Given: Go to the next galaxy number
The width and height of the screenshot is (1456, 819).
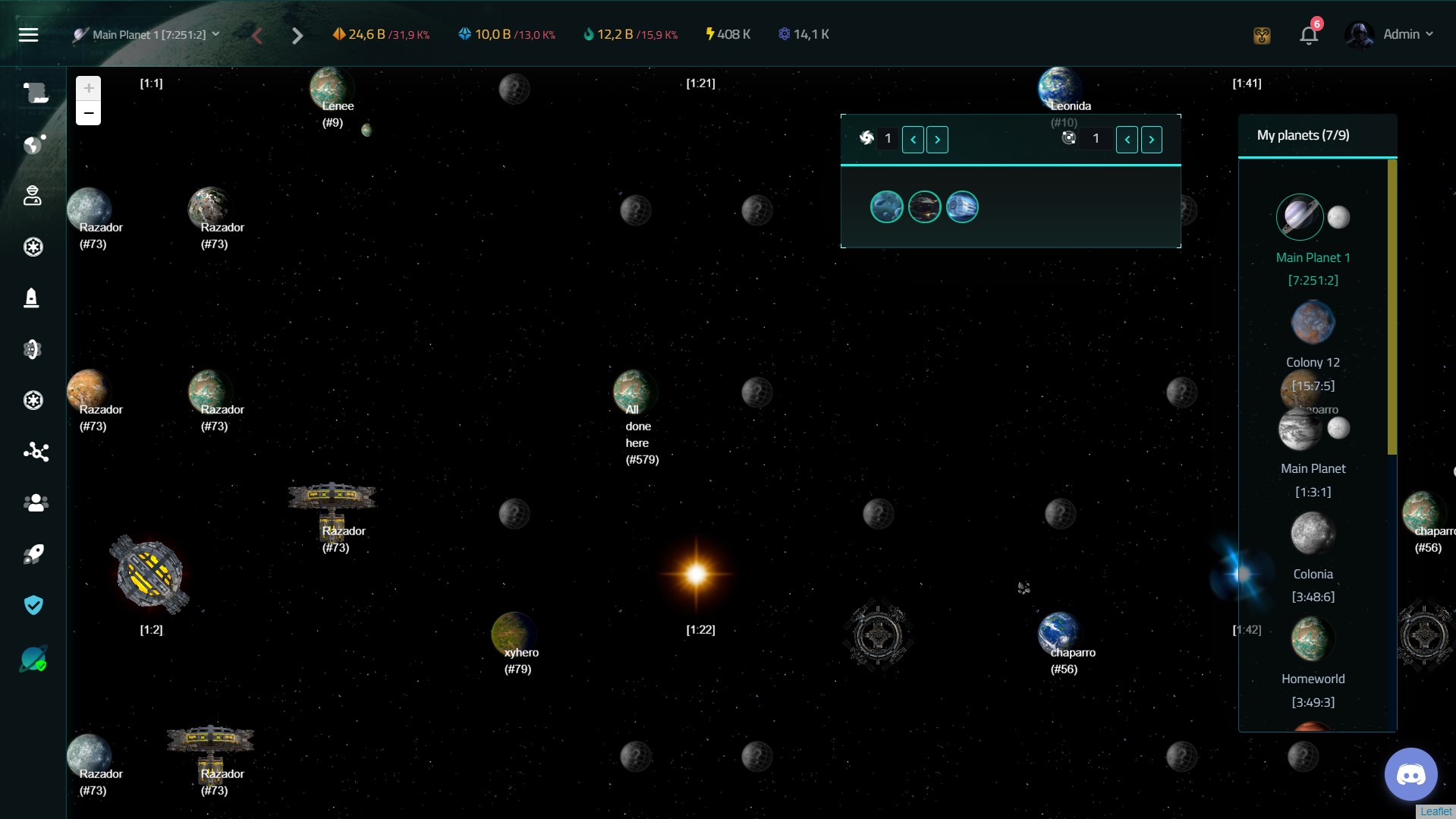Looking at the screenshot, I should [938, 140].
